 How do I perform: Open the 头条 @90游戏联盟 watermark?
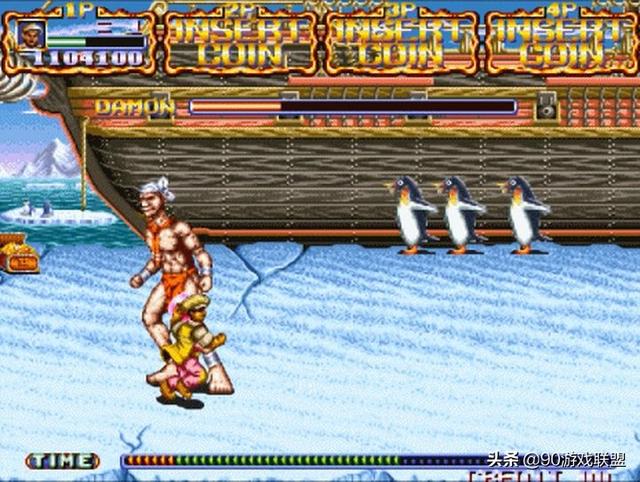(556, 461)
